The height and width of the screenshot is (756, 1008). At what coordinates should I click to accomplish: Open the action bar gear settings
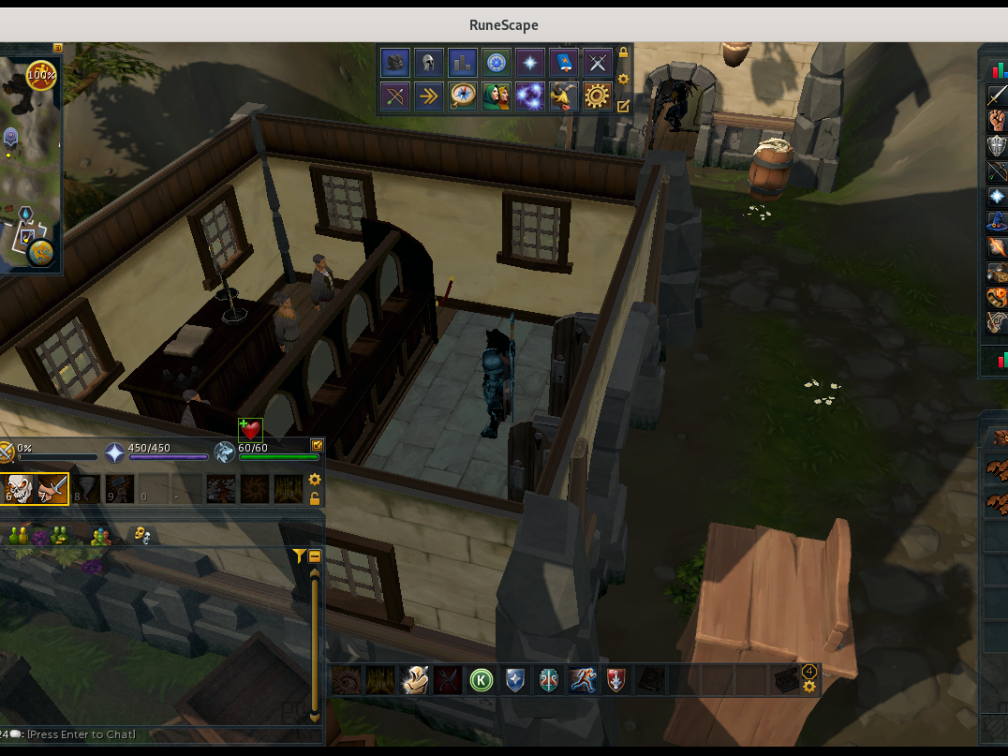point(315,480)
